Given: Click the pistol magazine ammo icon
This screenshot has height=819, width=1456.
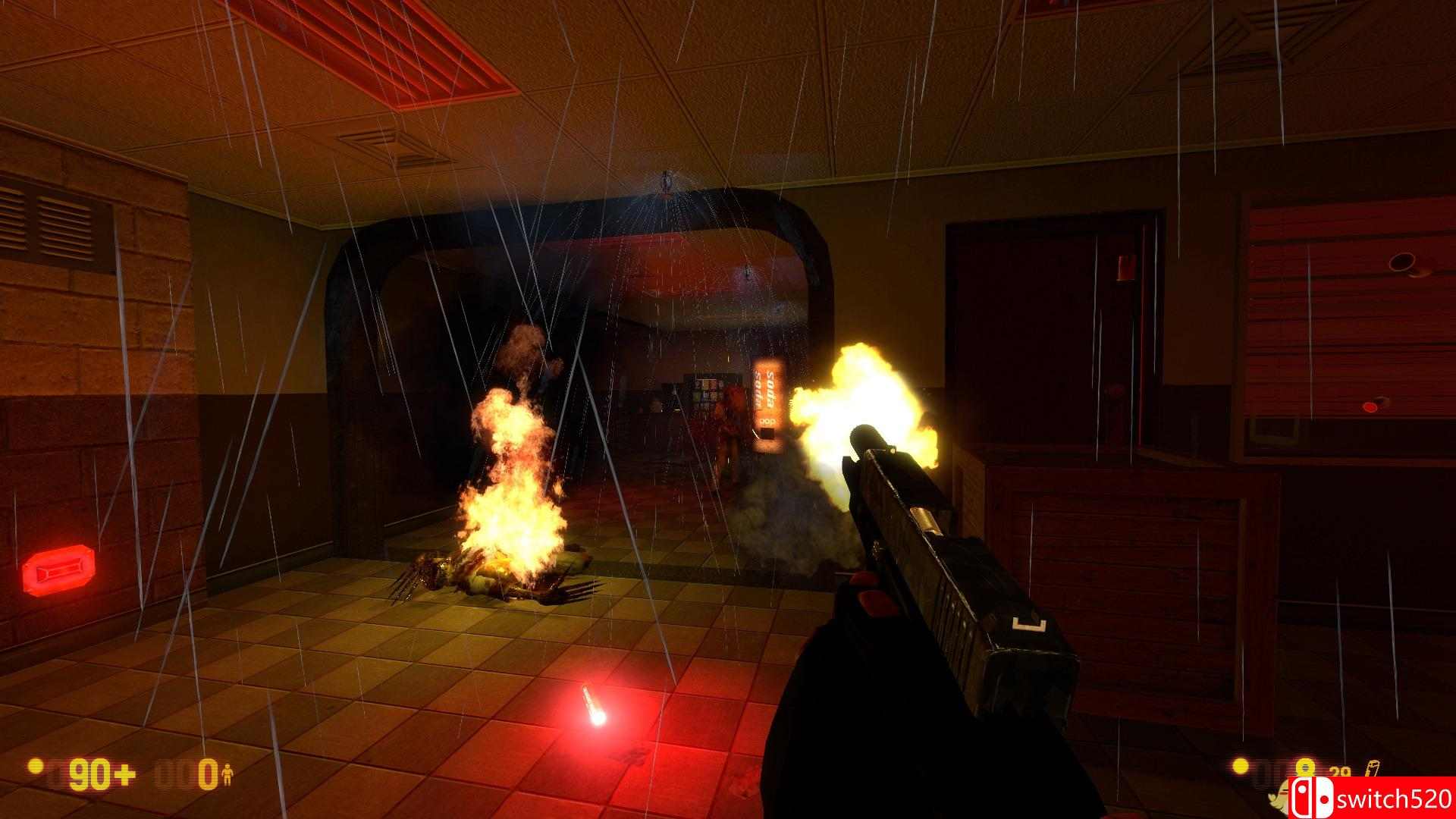Looking at the screenshot, I should (1374, 767).
